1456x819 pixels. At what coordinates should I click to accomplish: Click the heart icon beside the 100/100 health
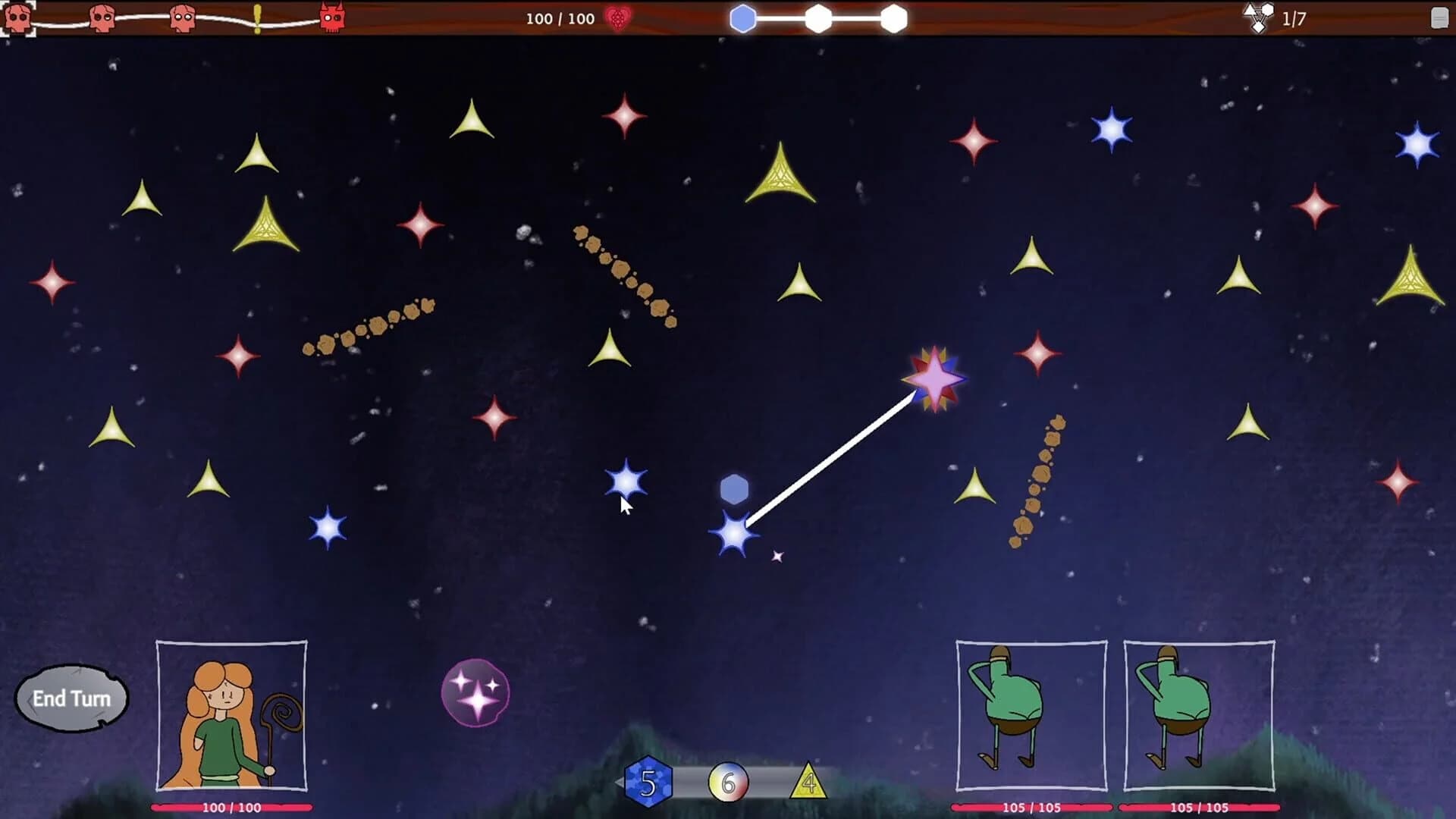[x=616, y=19]
